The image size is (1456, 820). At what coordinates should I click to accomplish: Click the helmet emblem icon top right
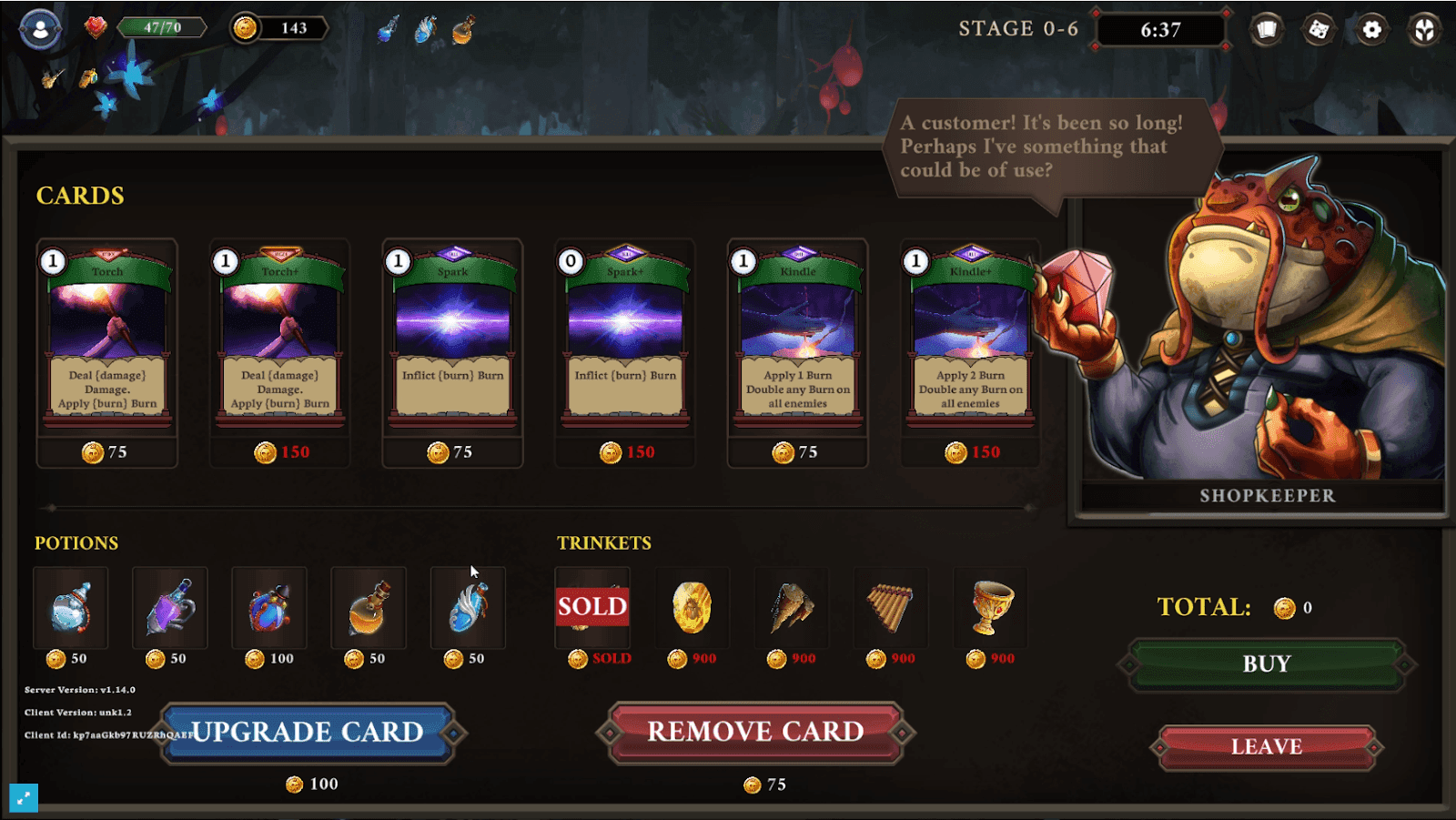coord(1424,29)
